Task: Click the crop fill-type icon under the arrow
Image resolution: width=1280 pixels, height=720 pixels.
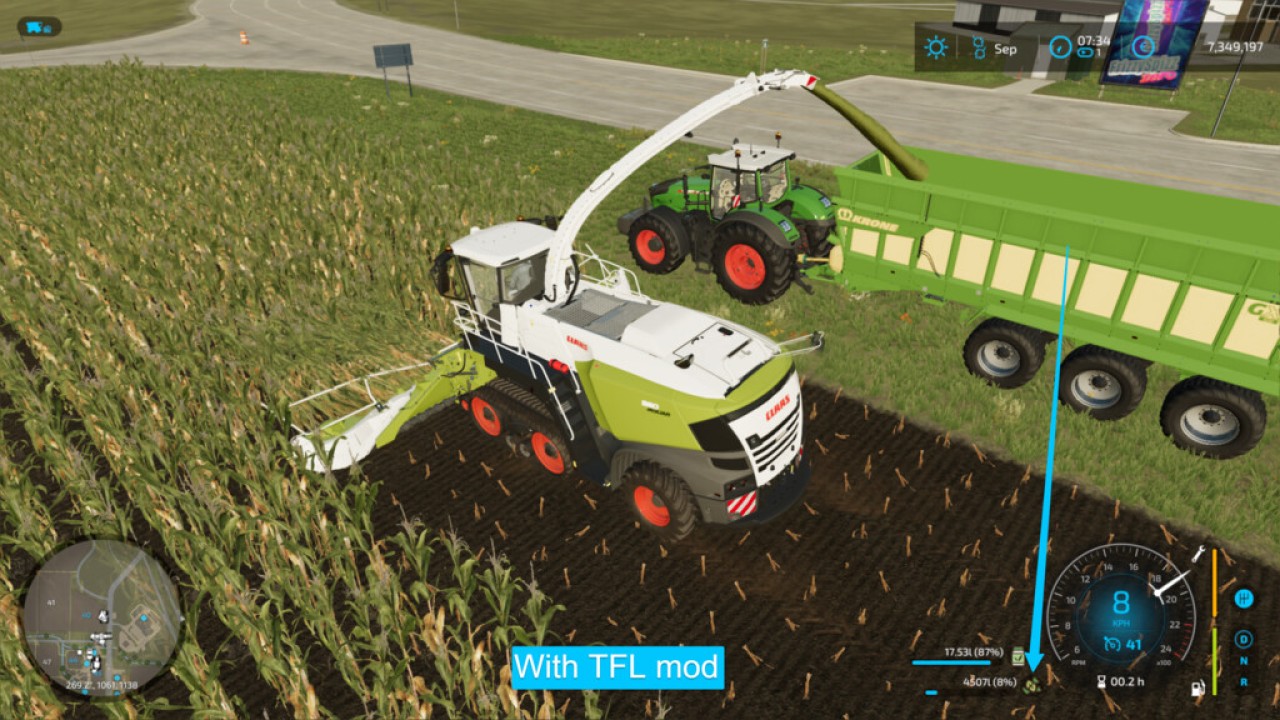Action: point(1032,686)
